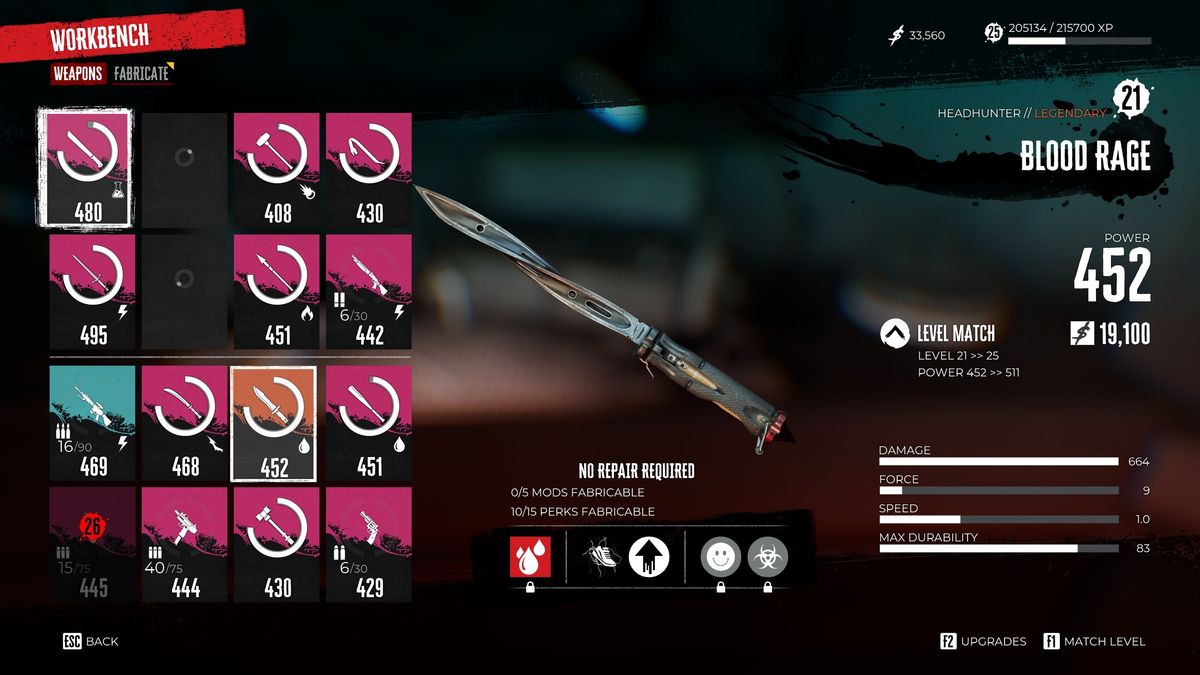Click the red blood drops mod icon
1200x675 pixels.
pyautogui.click(x=529, y=556)
